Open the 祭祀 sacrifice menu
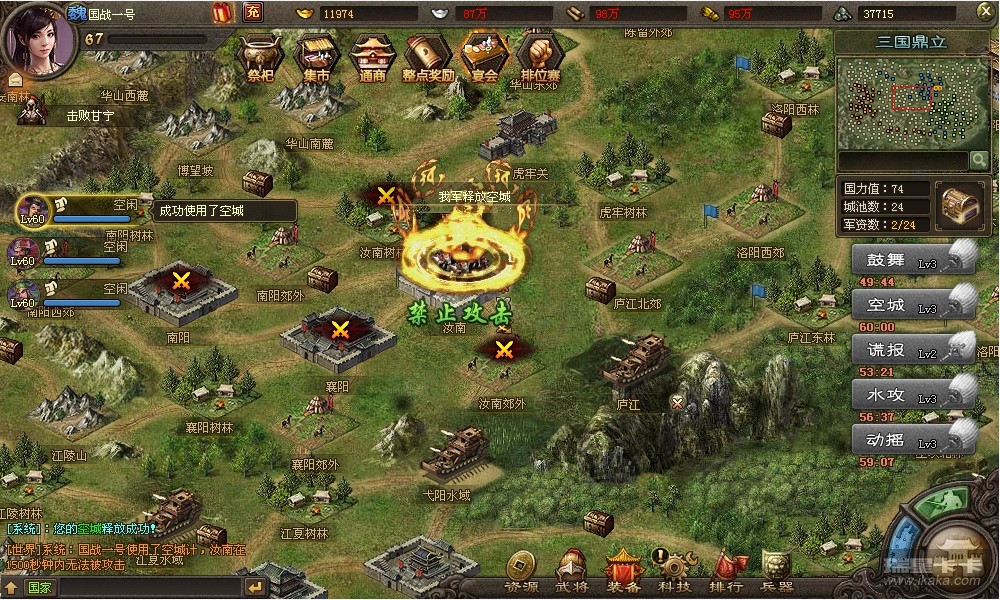1000x600 pixels. pos(259,57)
